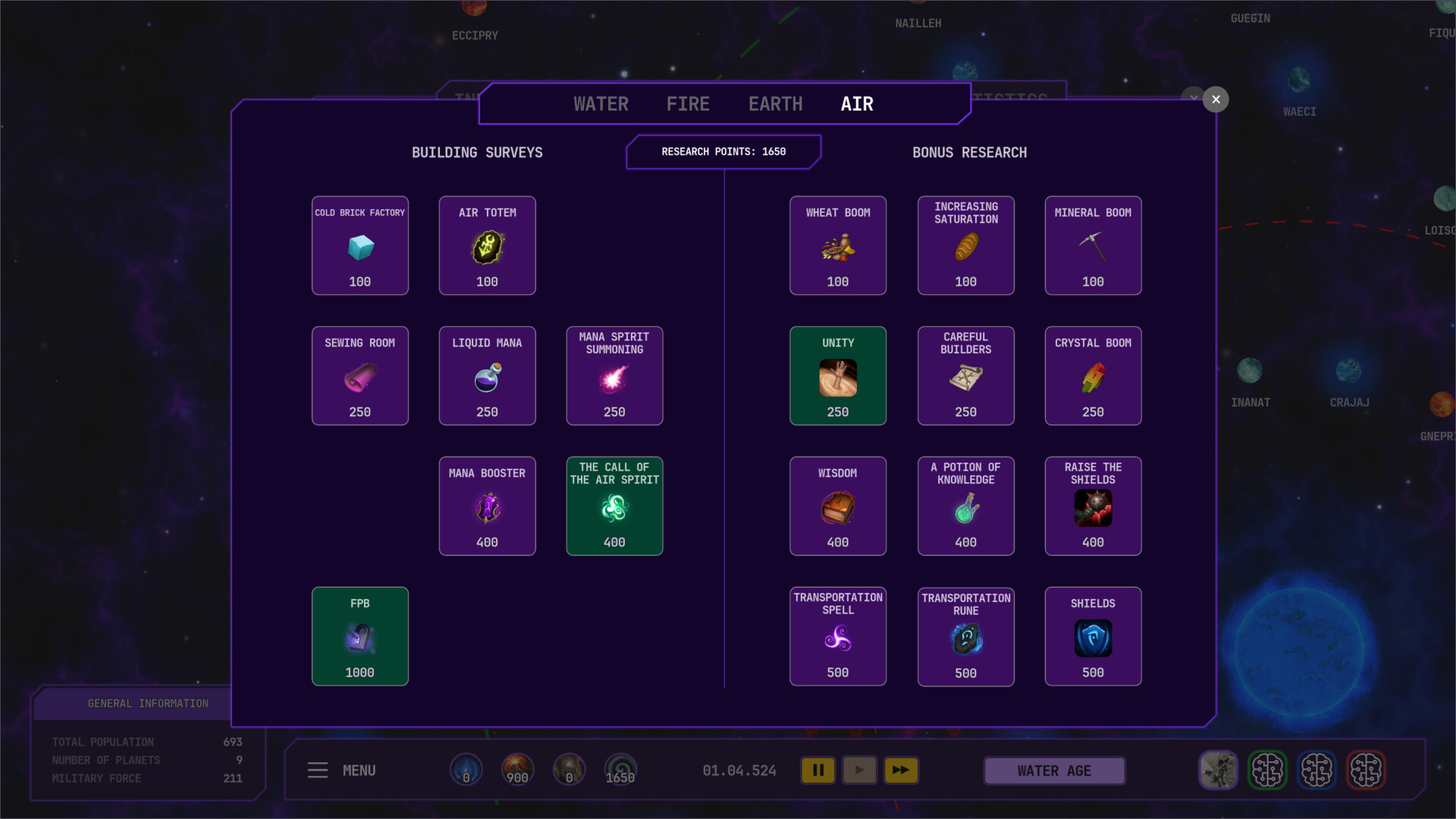Open the Wisdom bonus research

point(837,505)
